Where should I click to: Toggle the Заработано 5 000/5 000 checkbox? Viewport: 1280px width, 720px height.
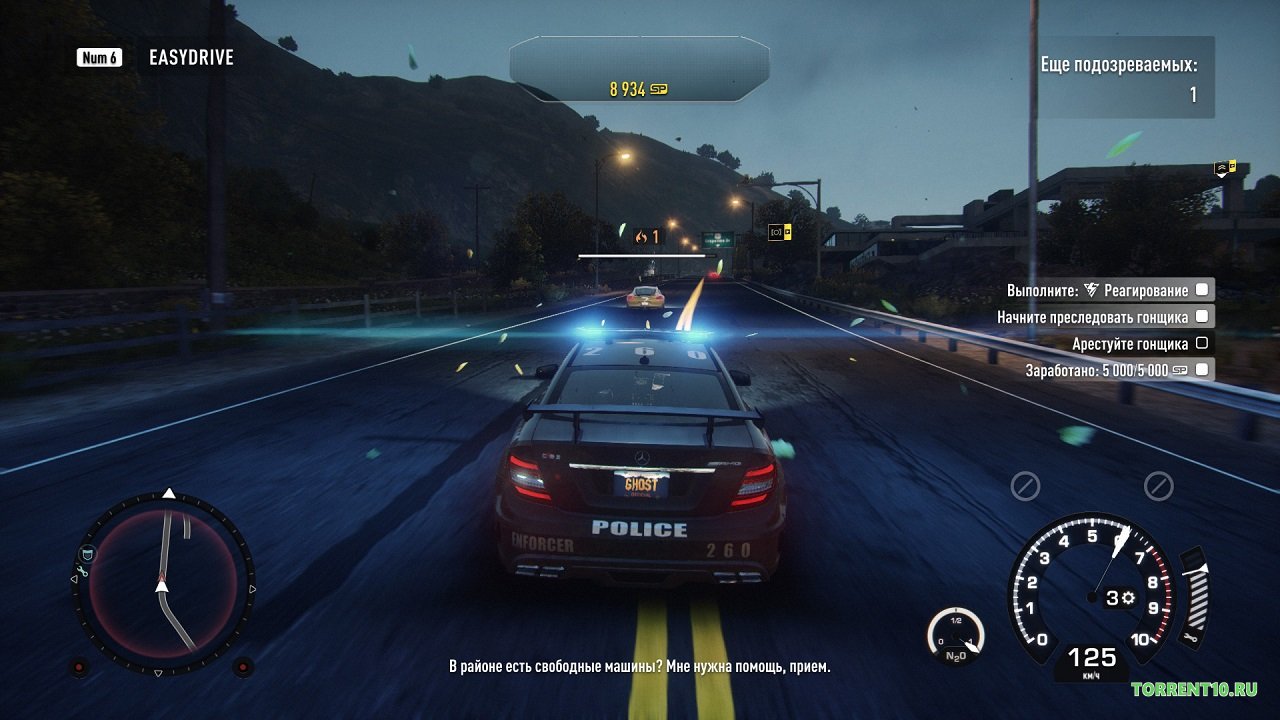[x=1202, y=369]
